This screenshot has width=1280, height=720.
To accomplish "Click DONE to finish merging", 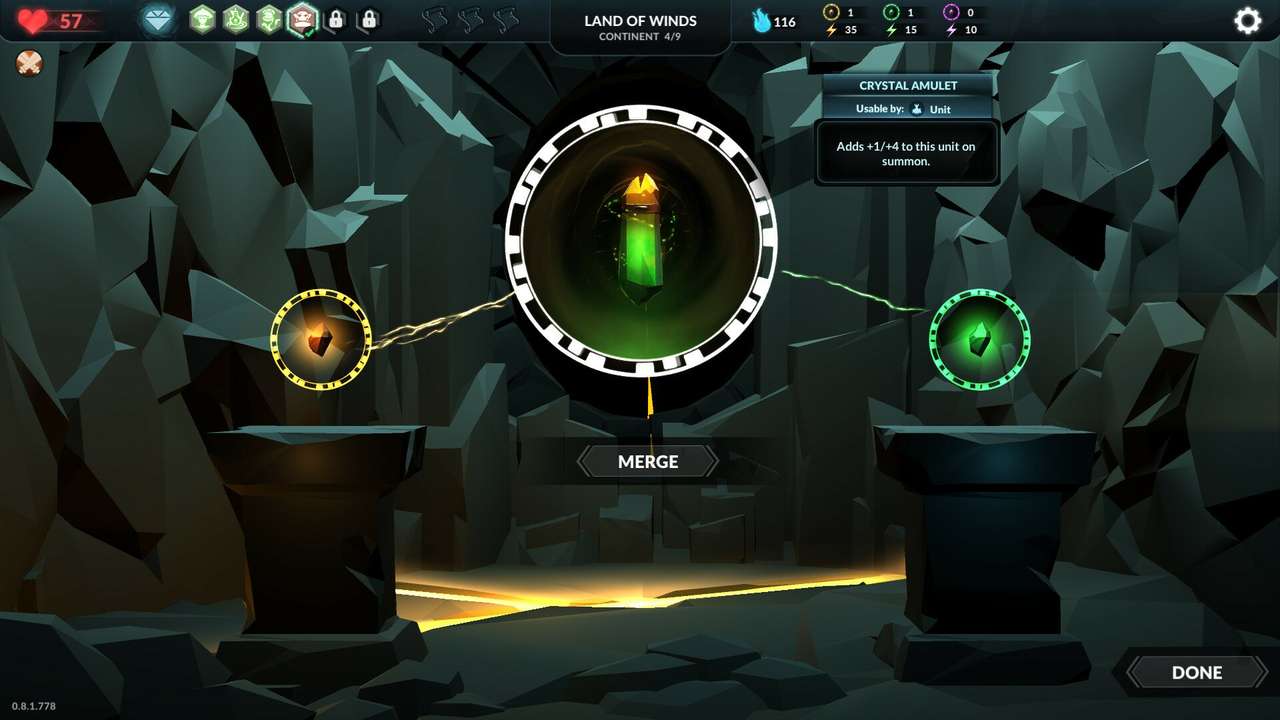I will click(1196, 672).
